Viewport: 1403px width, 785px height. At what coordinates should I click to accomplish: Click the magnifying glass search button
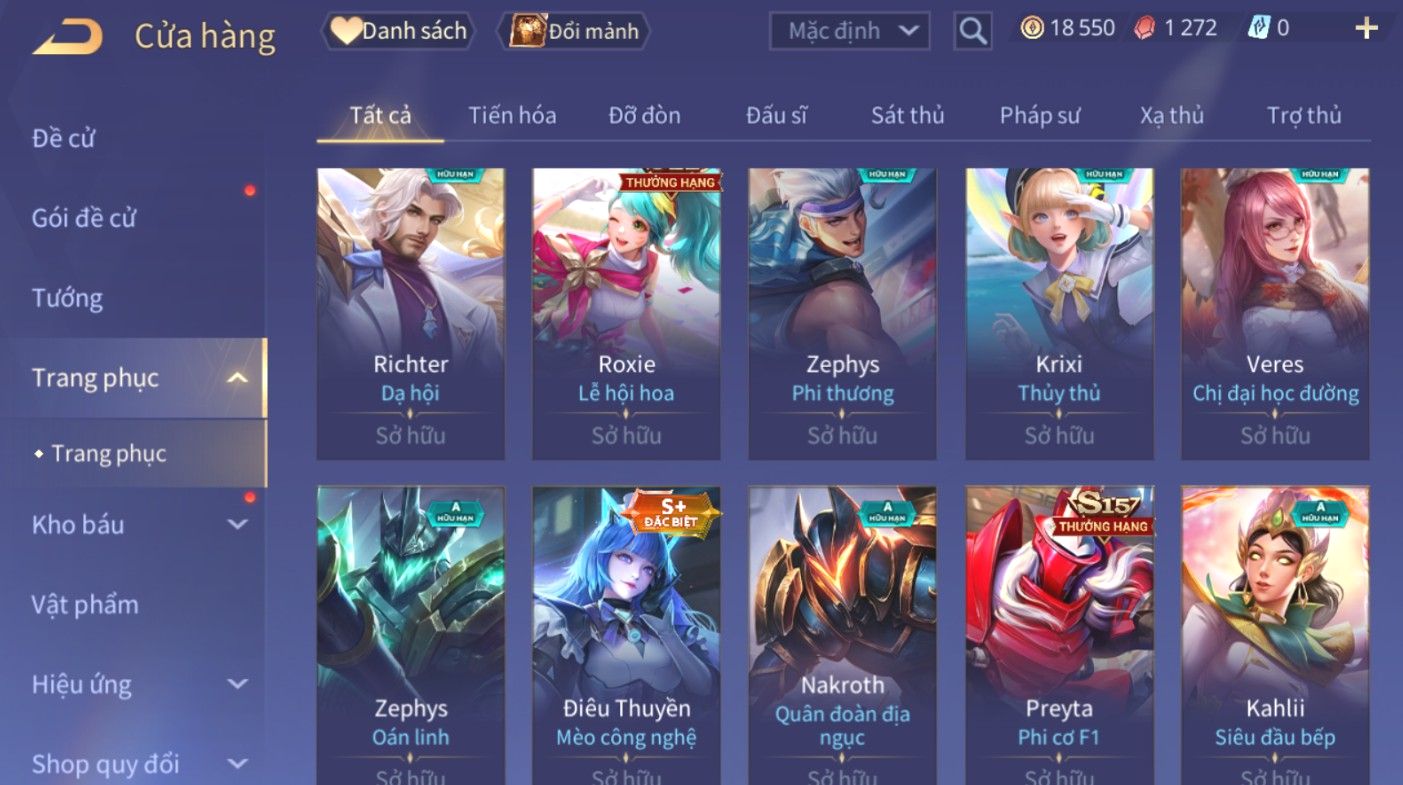click(x=972, y=31)
